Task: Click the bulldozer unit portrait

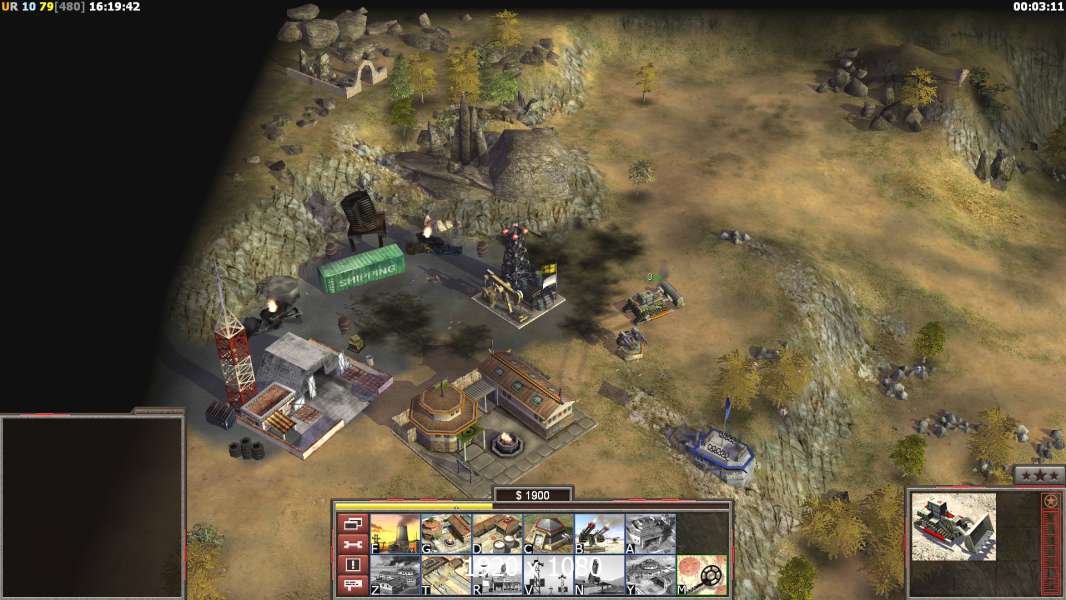Action: click(x=954, y=526)
